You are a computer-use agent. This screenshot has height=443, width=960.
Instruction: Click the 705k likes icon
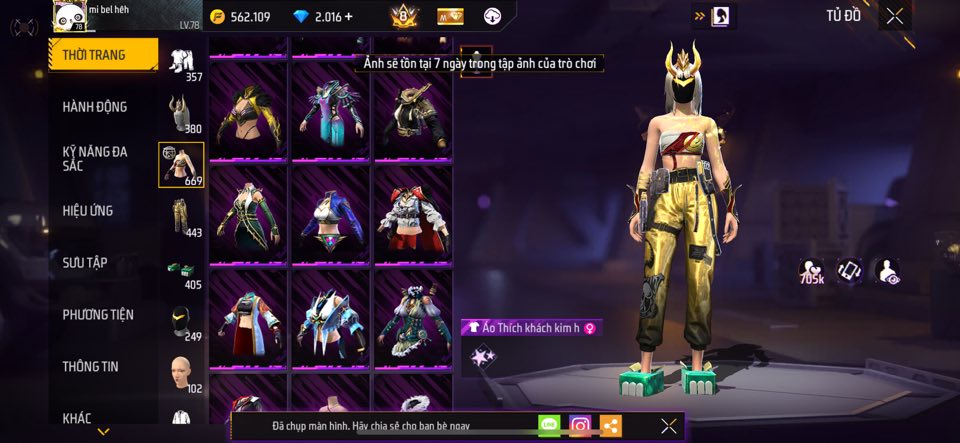click(x=812, y=272)
